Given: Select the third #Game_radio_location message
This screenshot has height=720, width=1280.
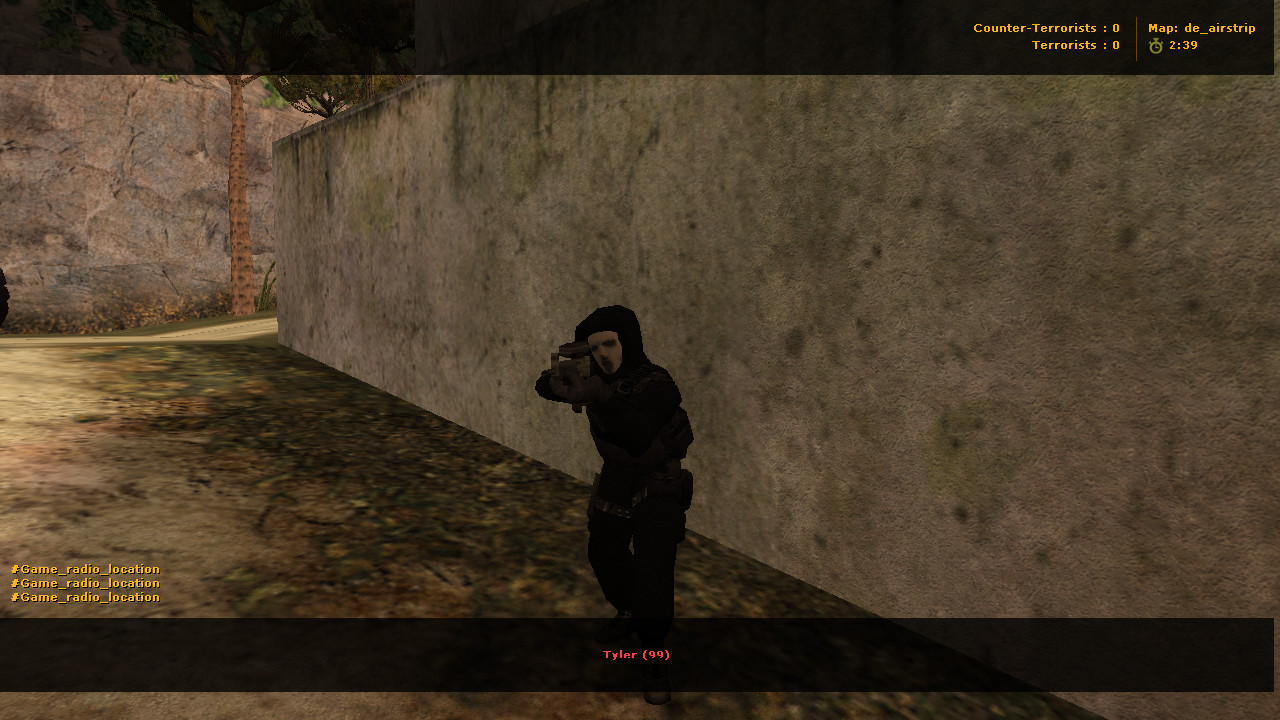Looking at the screenshot, I should [84, 597].
